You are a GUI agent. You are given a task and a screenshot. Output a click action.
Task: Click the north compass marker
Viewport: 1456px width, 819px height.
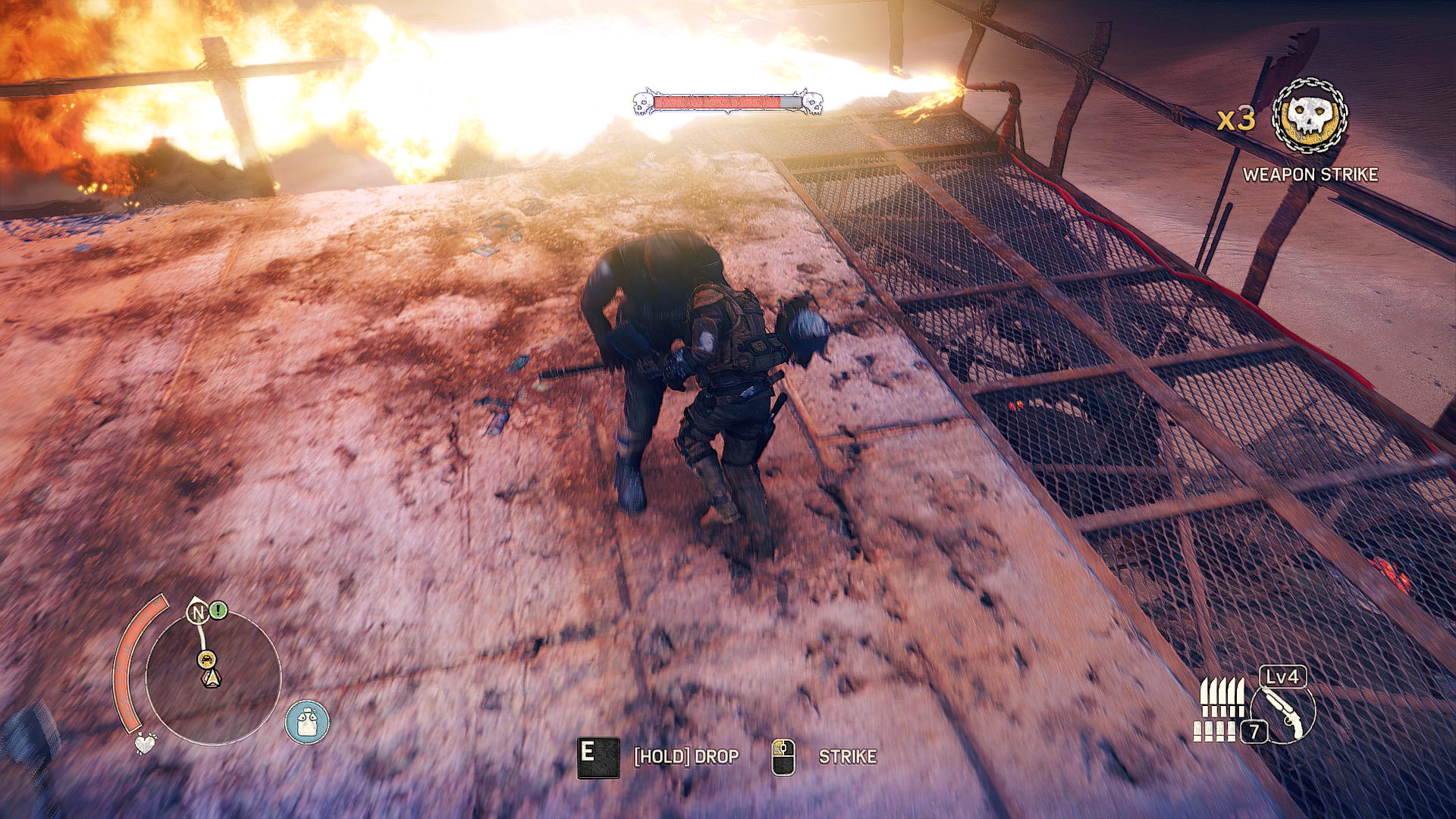coord(198,612)
